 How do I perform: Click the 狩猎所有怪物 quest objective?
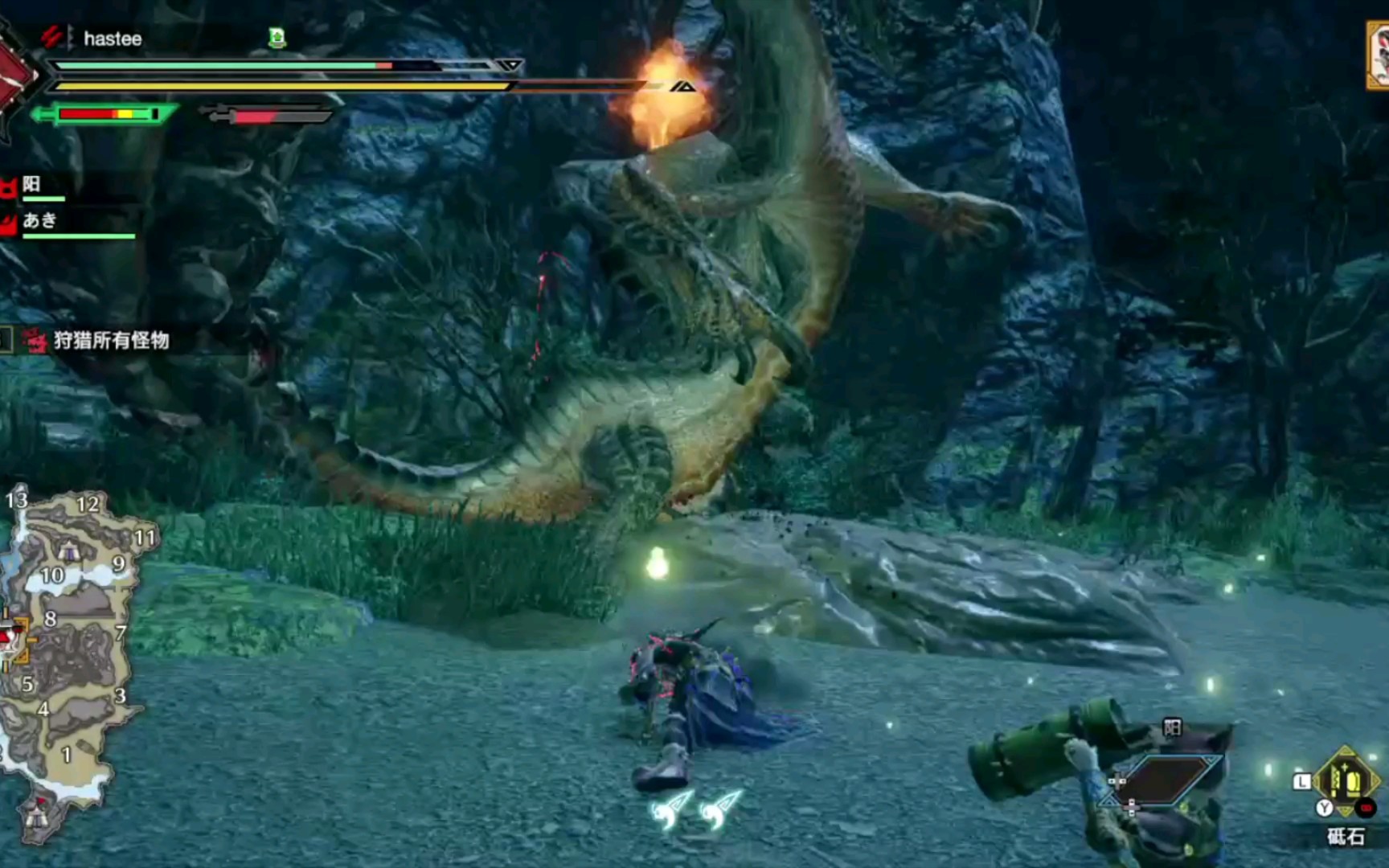(111, 341)
